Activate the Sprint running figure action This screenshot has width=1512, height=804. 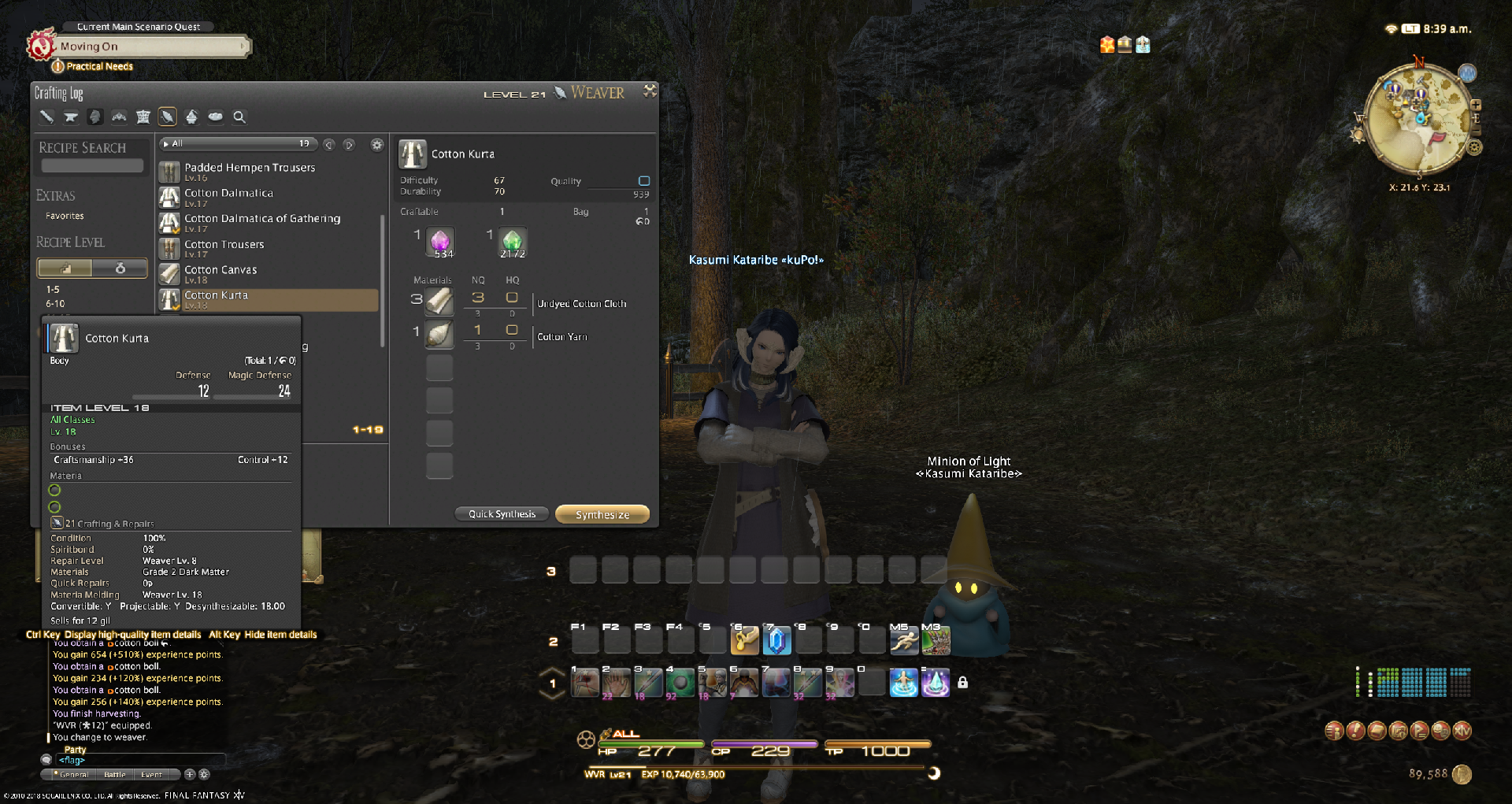click(903, 642)
